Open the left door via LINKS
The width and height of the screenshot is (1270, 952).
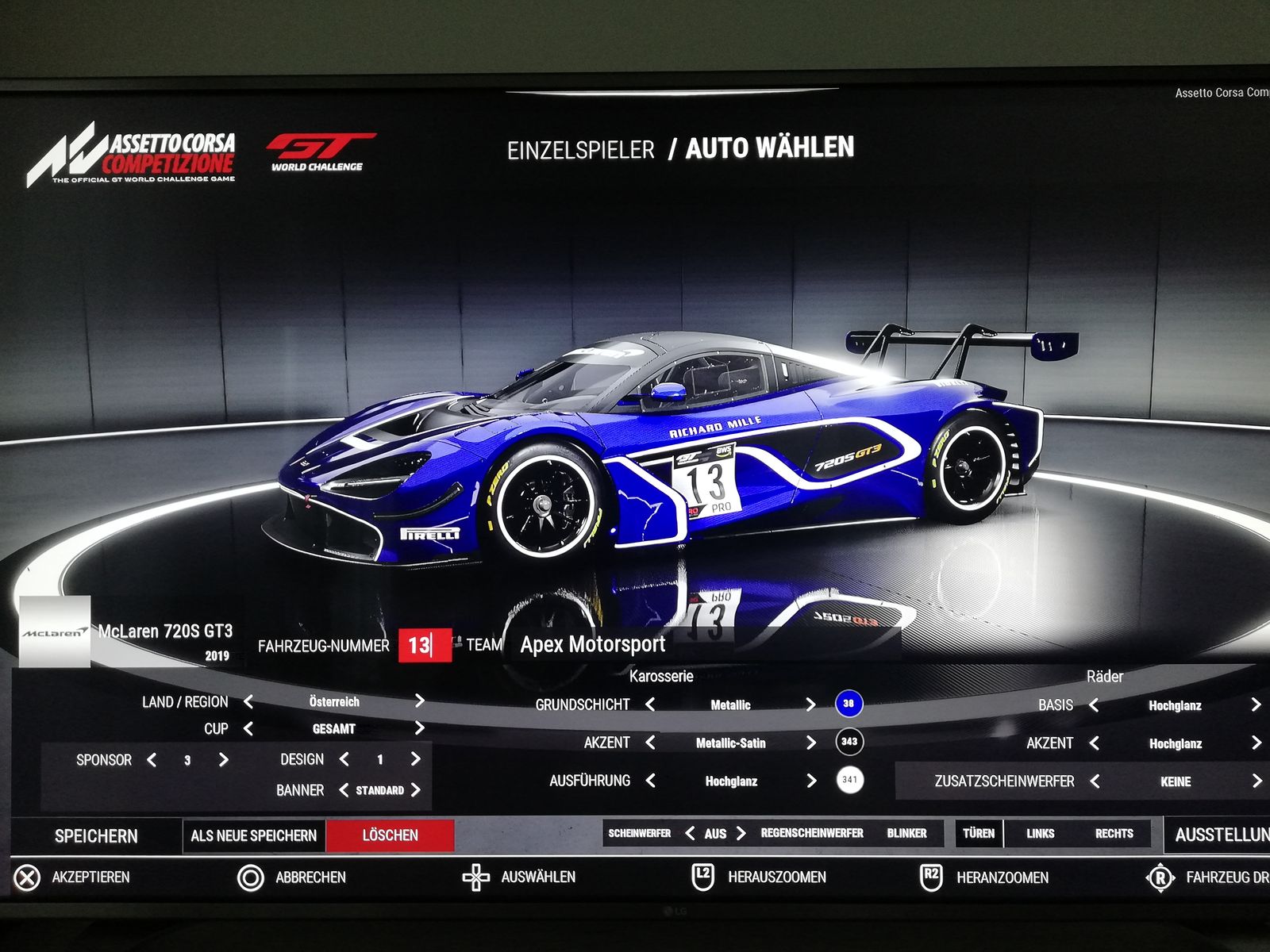[x=1040, y=833]
